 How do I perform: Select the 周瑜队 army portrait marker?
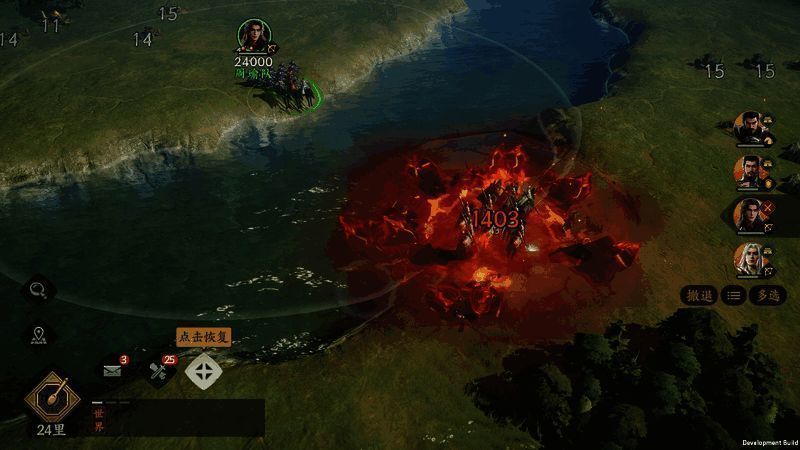tap(254, 36)
